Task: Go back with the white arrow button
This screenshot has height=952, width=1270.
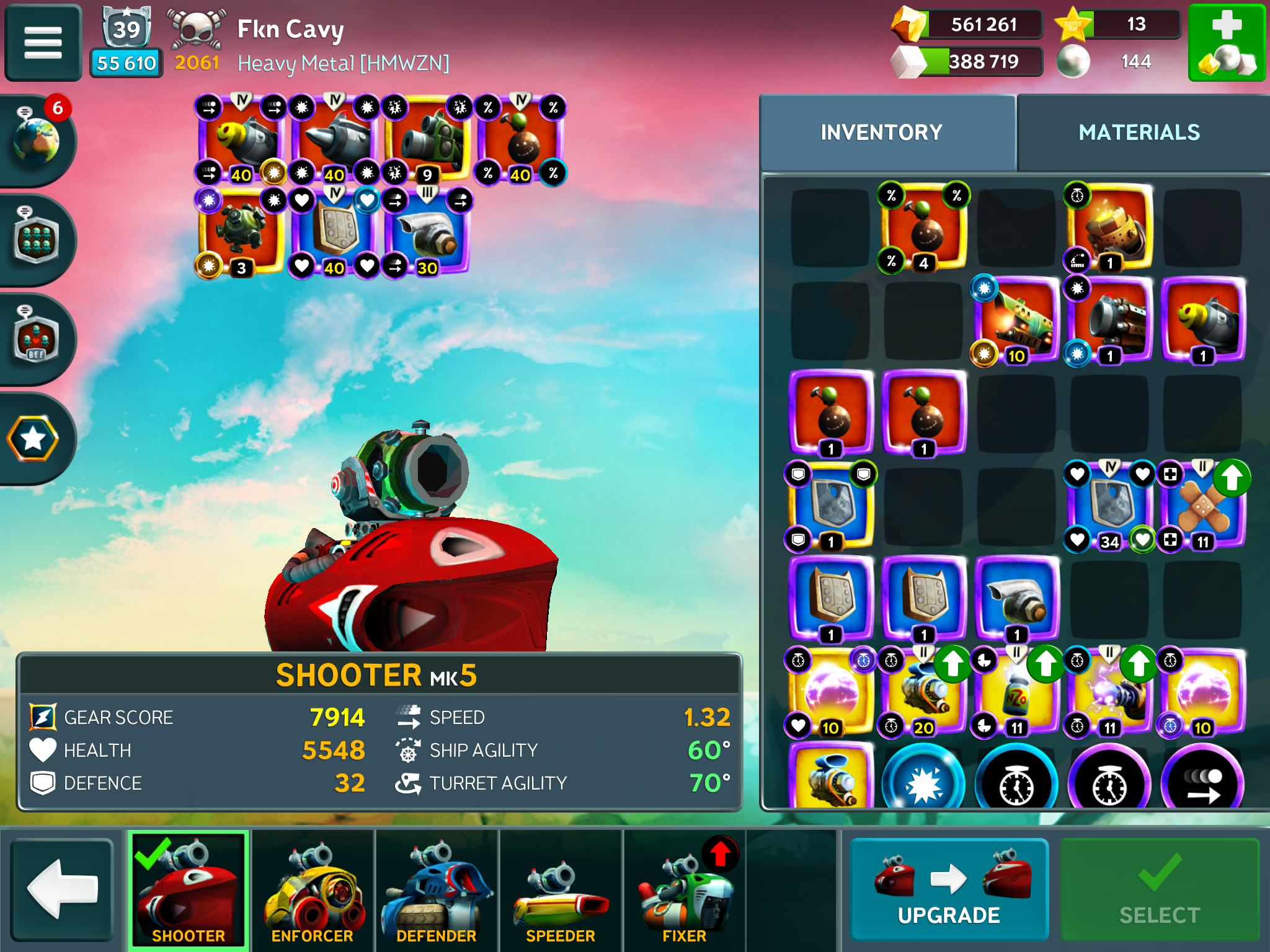Action: pos(62,889)
